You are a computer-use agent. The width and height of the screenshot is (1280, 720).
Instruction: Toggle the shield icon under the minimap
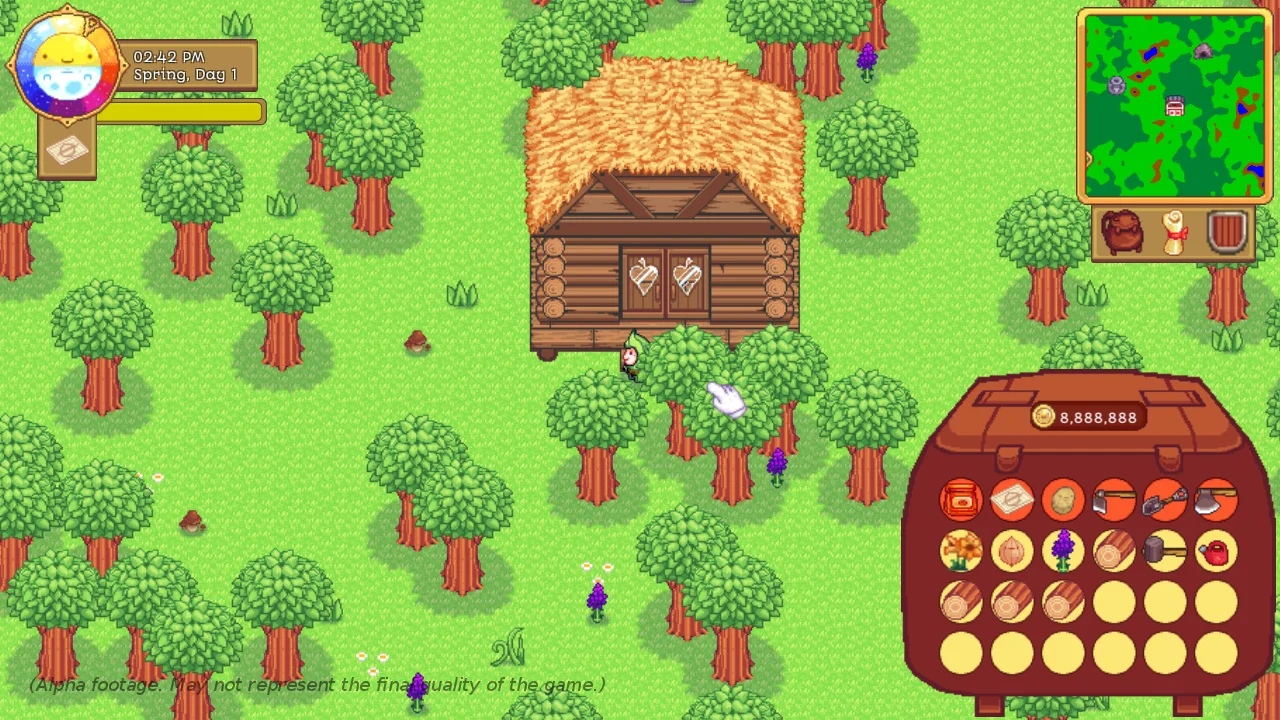(x=1226, y=232)
